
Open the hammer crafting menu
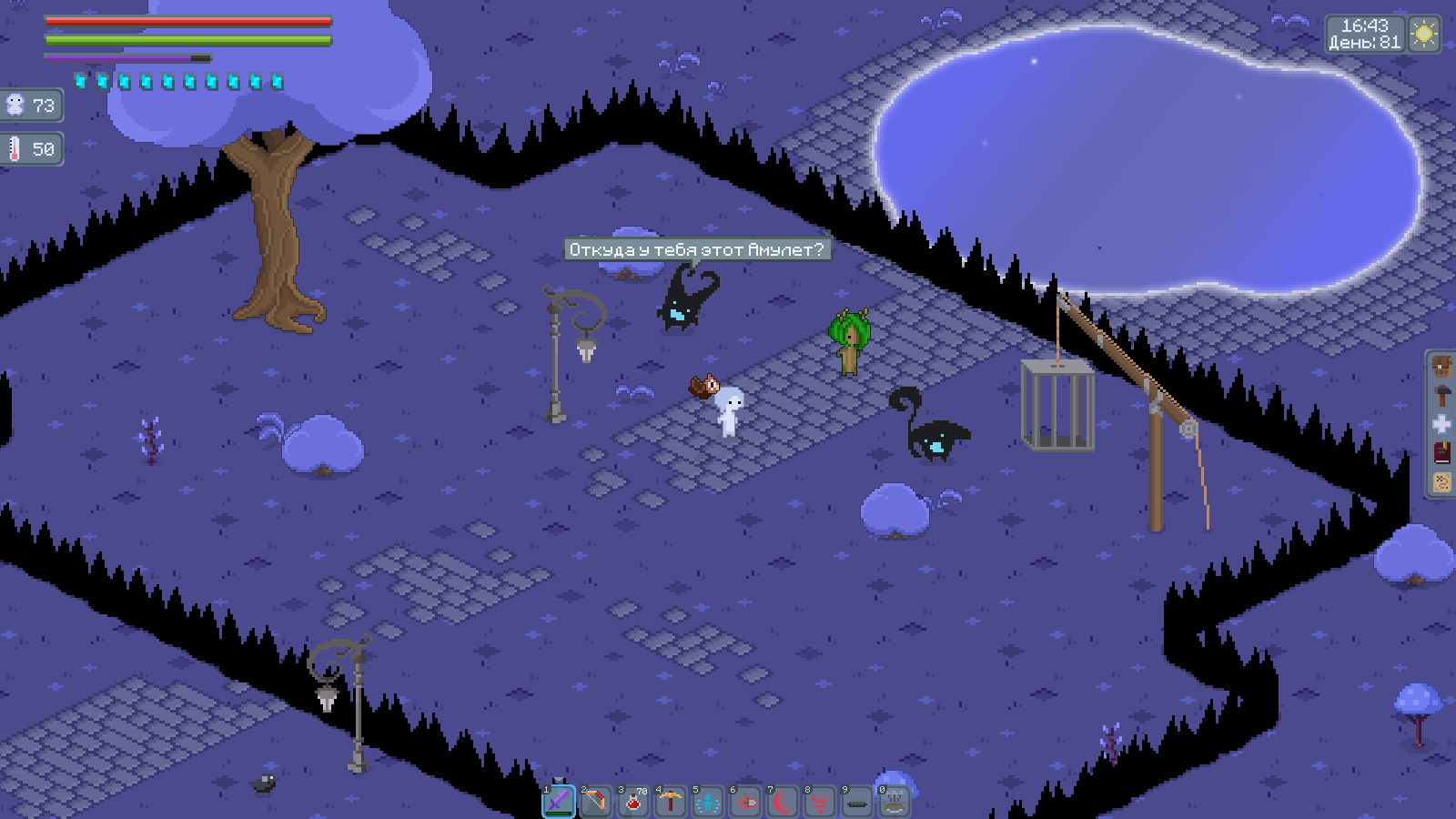(x=1442, y=395)
